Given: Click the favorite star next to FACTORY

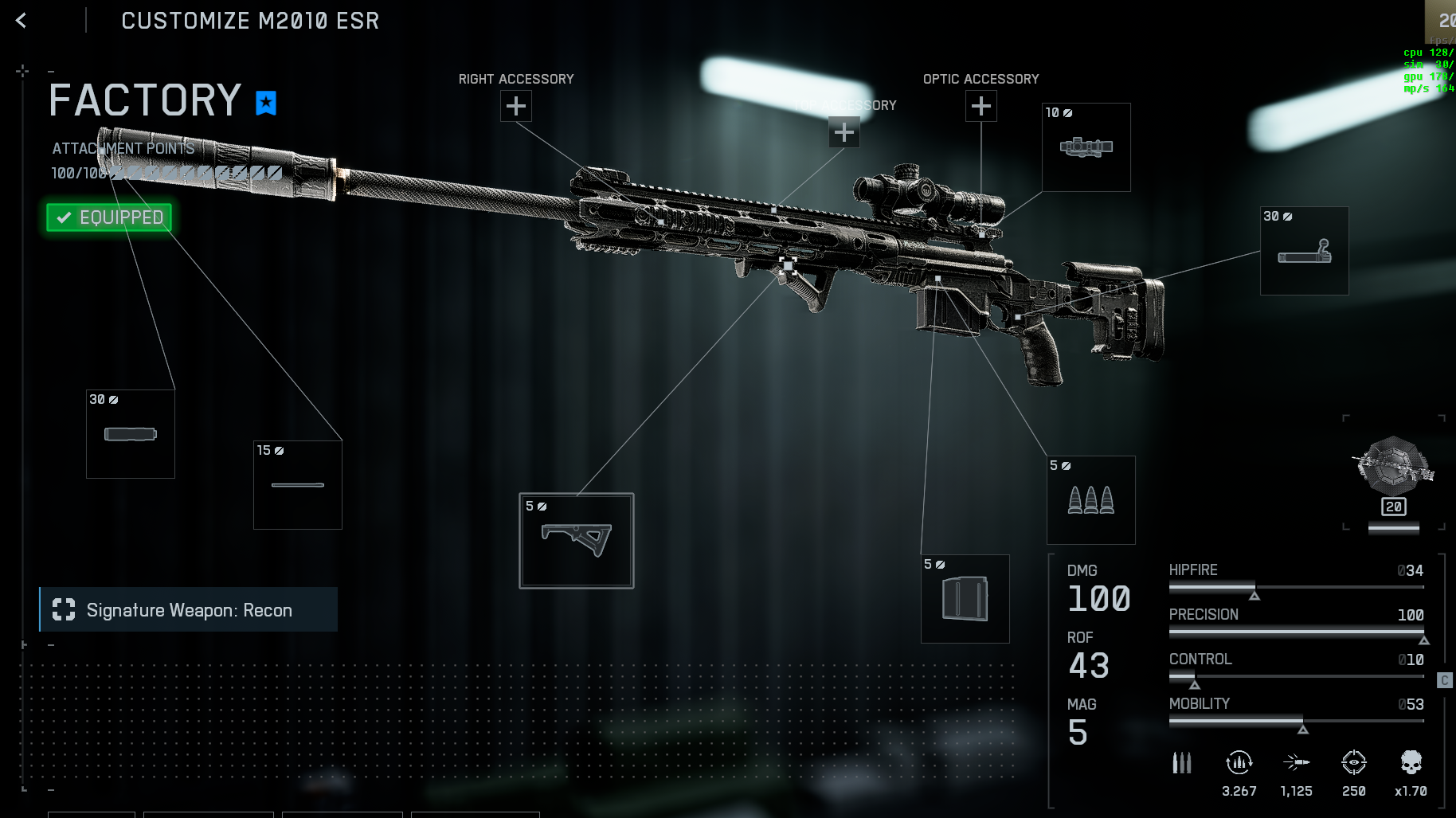Looking at the screenshot, I should tap(265, 102).
